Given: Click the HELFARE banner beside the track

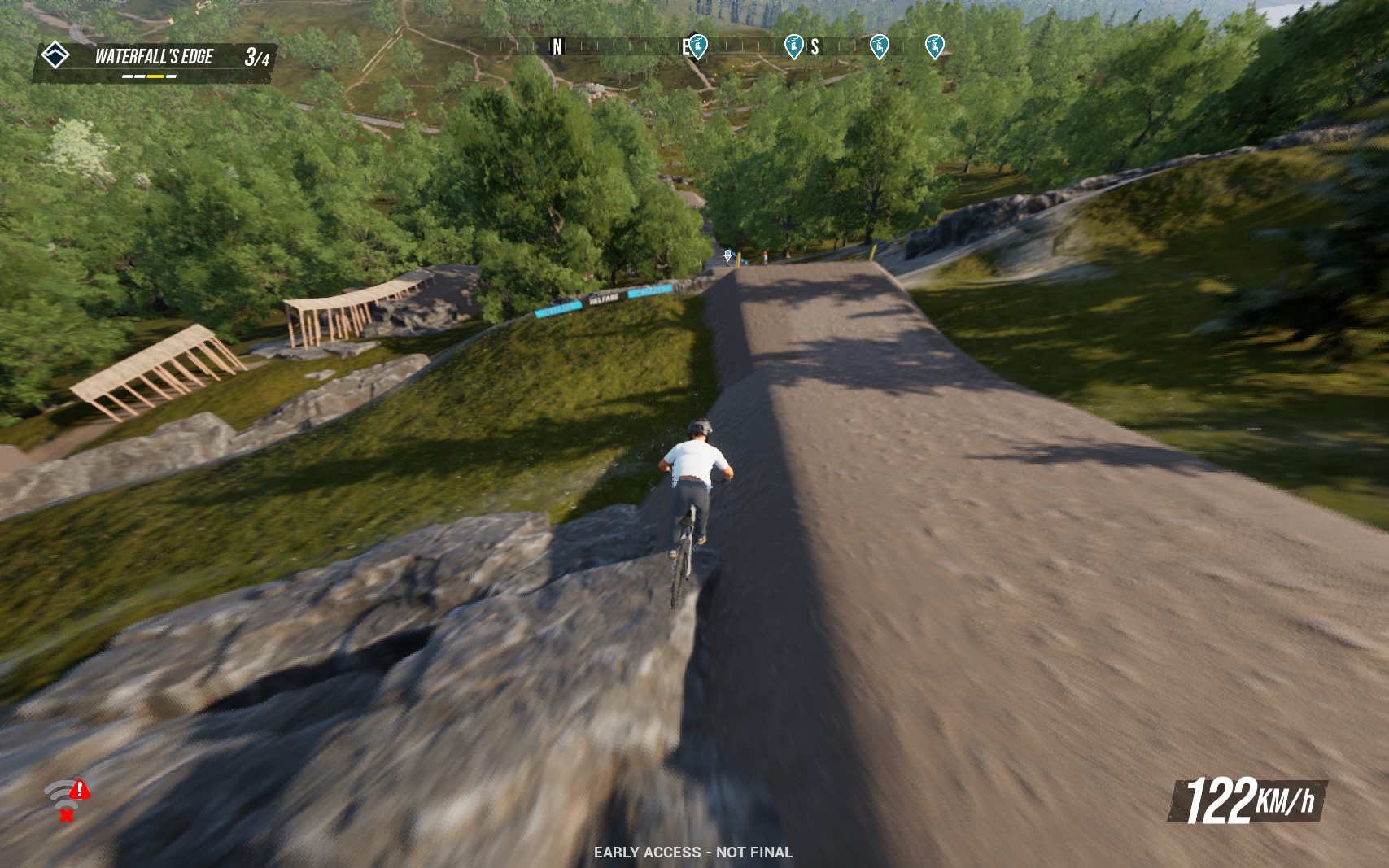Looking at the screenshot, I should point(602,298).
